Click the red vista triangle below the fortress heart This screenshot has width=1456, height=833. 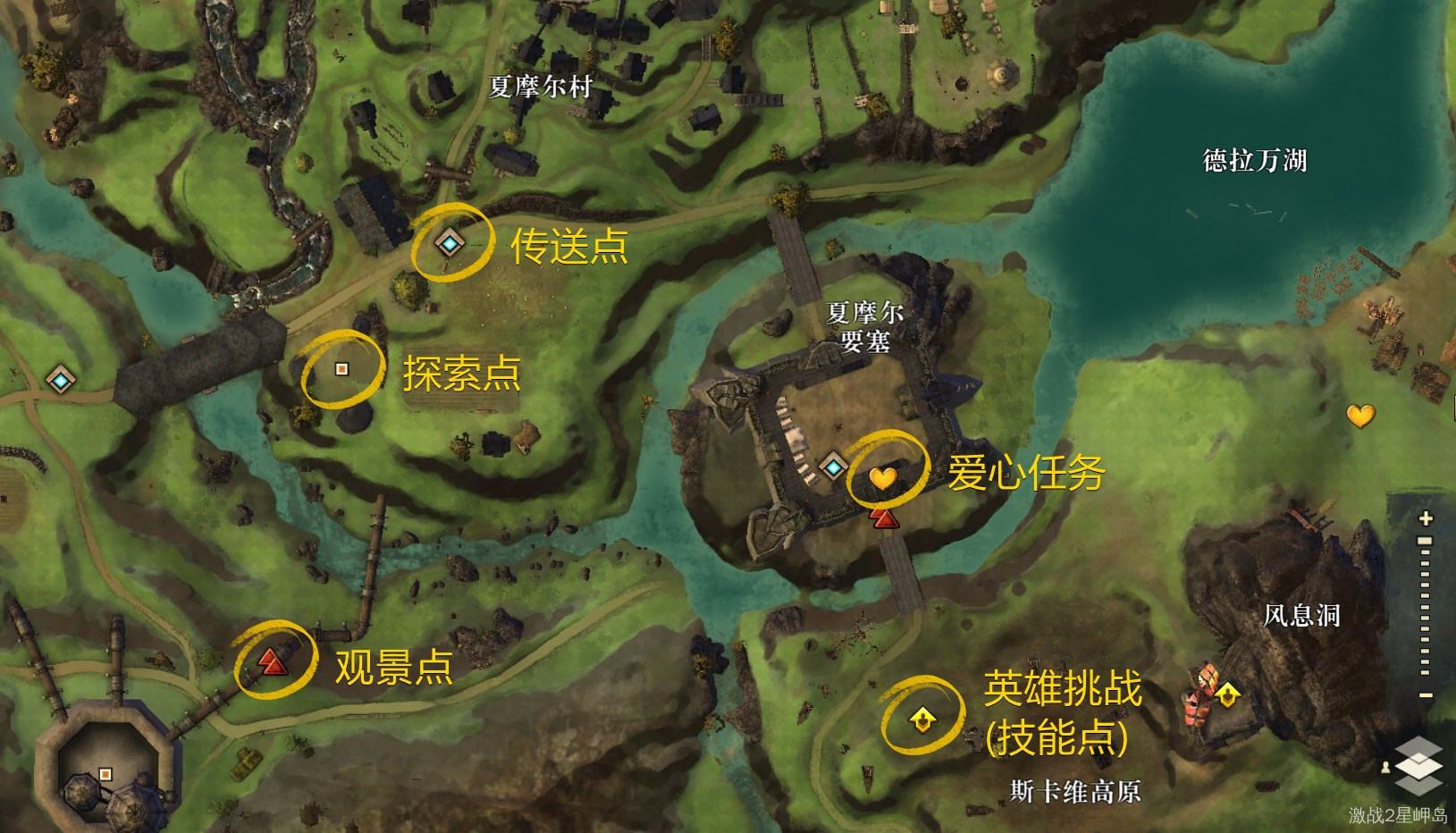[883, 518]
